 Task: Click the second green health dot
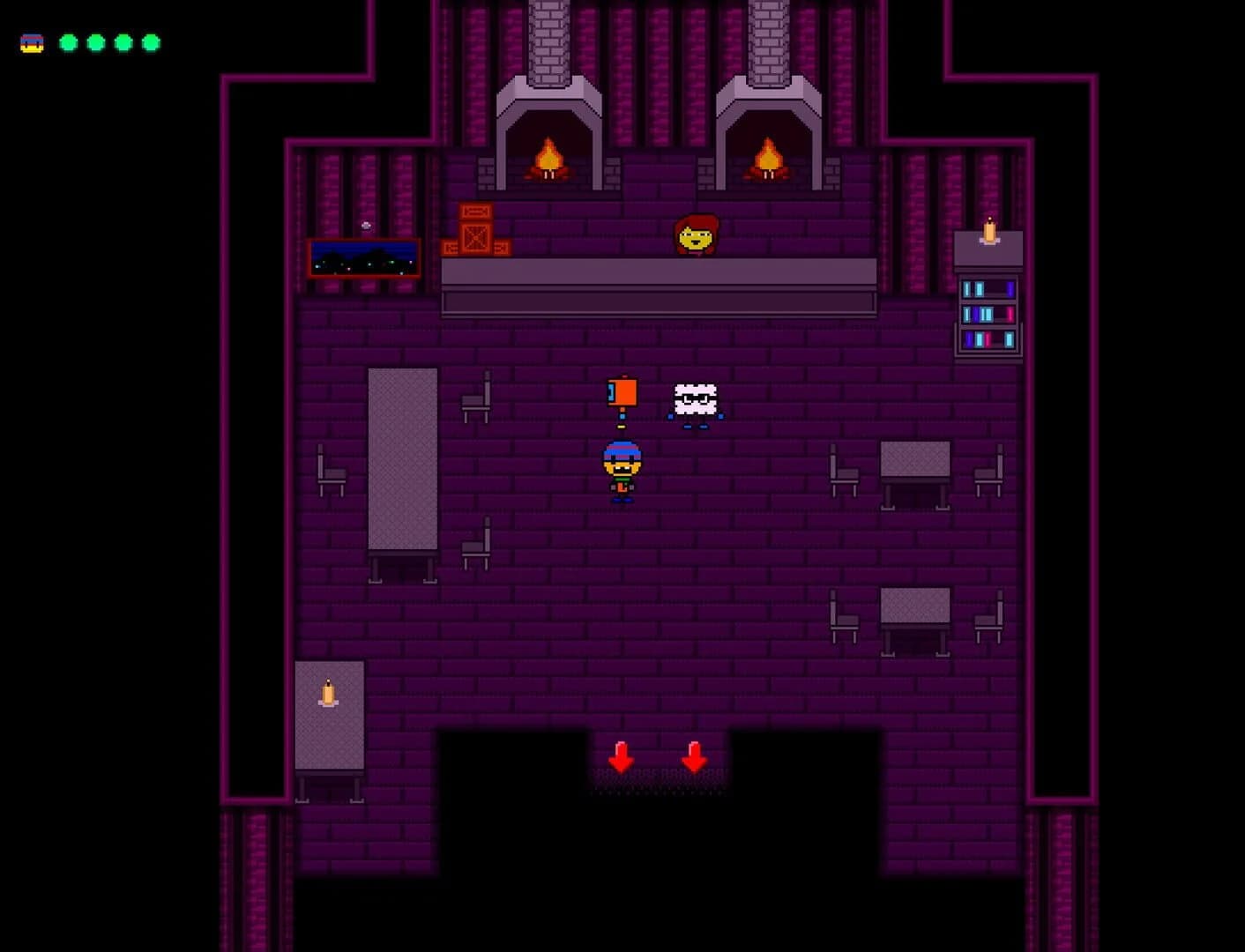[x=95, y=41]
